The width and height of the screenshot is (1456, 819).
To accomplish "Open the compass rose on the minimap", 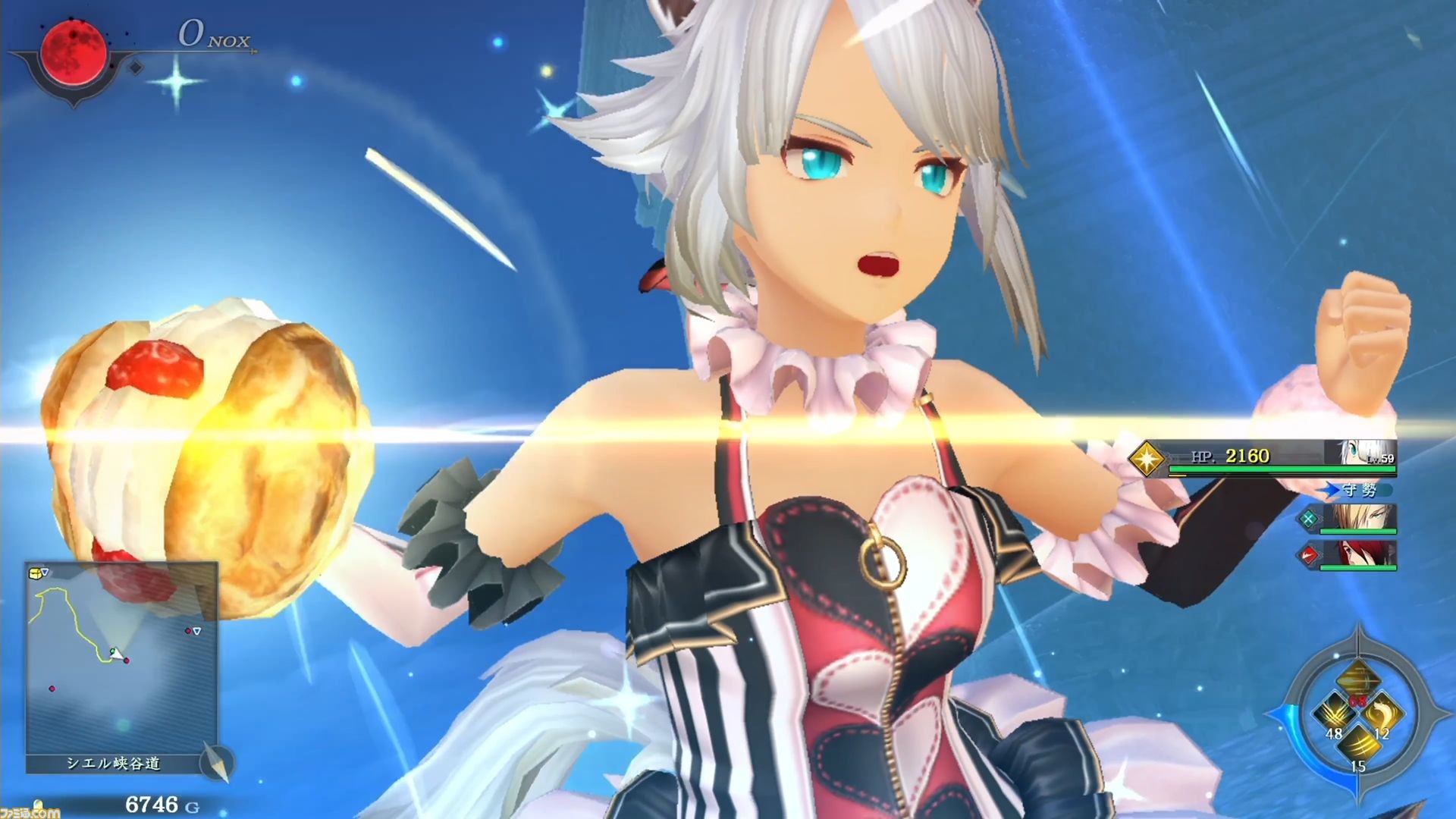I will point(218,764).
